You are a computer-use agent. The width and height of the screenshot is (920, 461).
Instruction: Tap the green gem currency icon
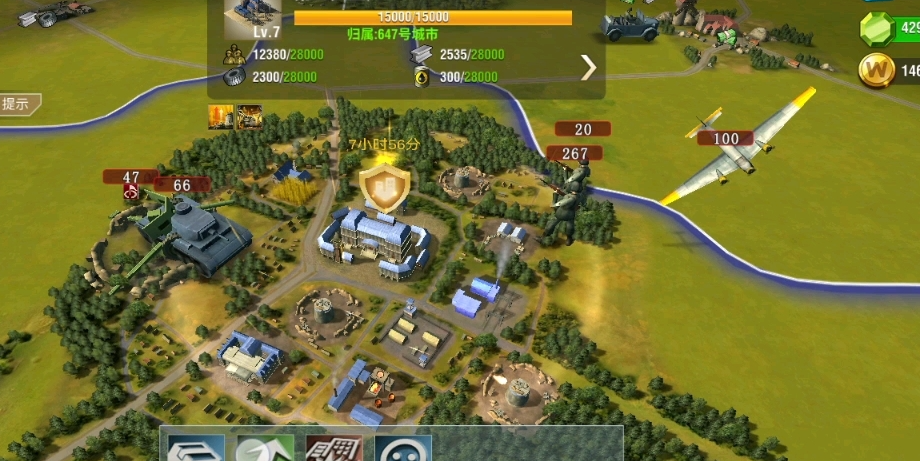(x=877, y=30)
